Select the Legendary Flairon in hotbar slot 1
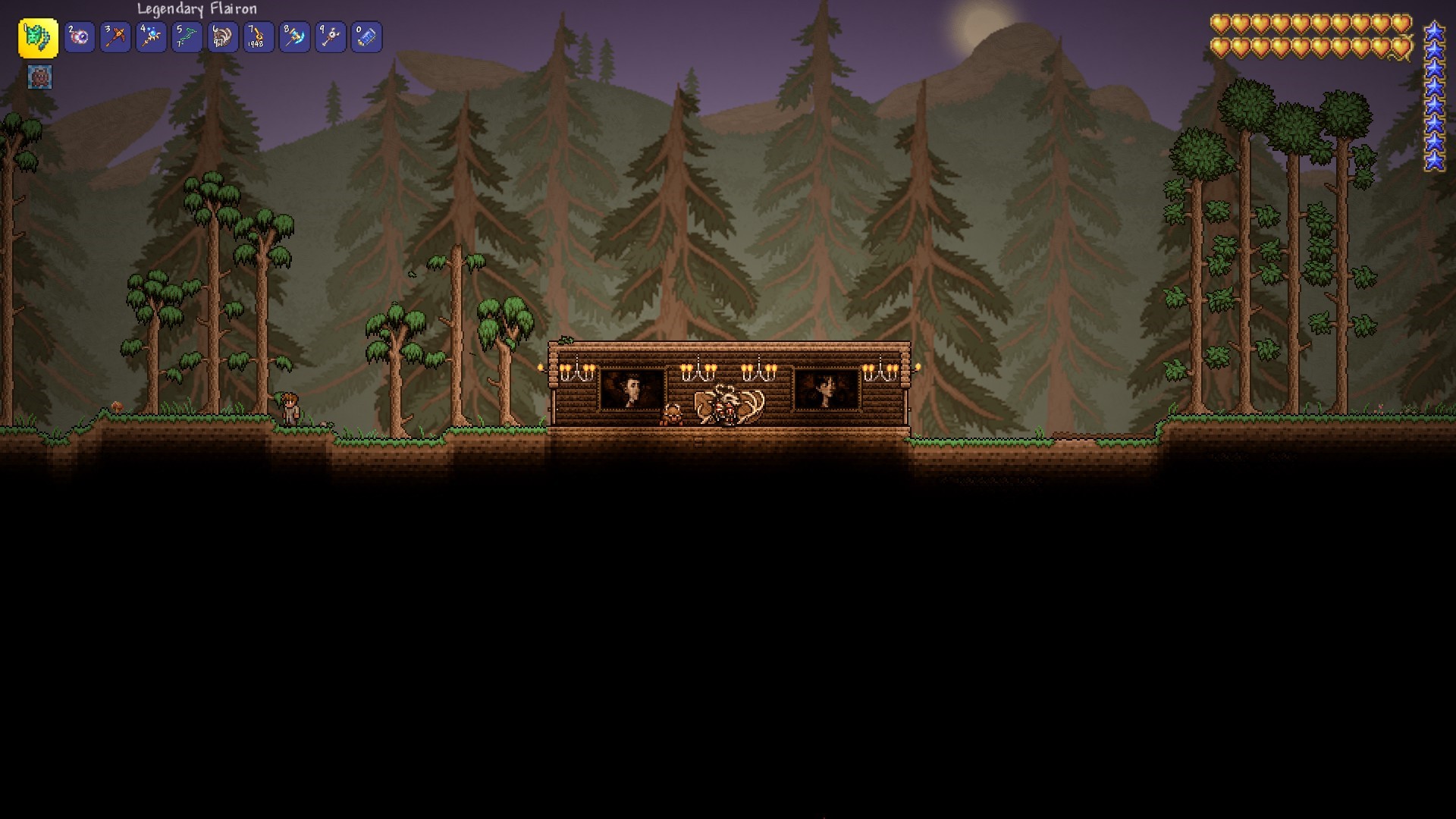 point(39,36)
